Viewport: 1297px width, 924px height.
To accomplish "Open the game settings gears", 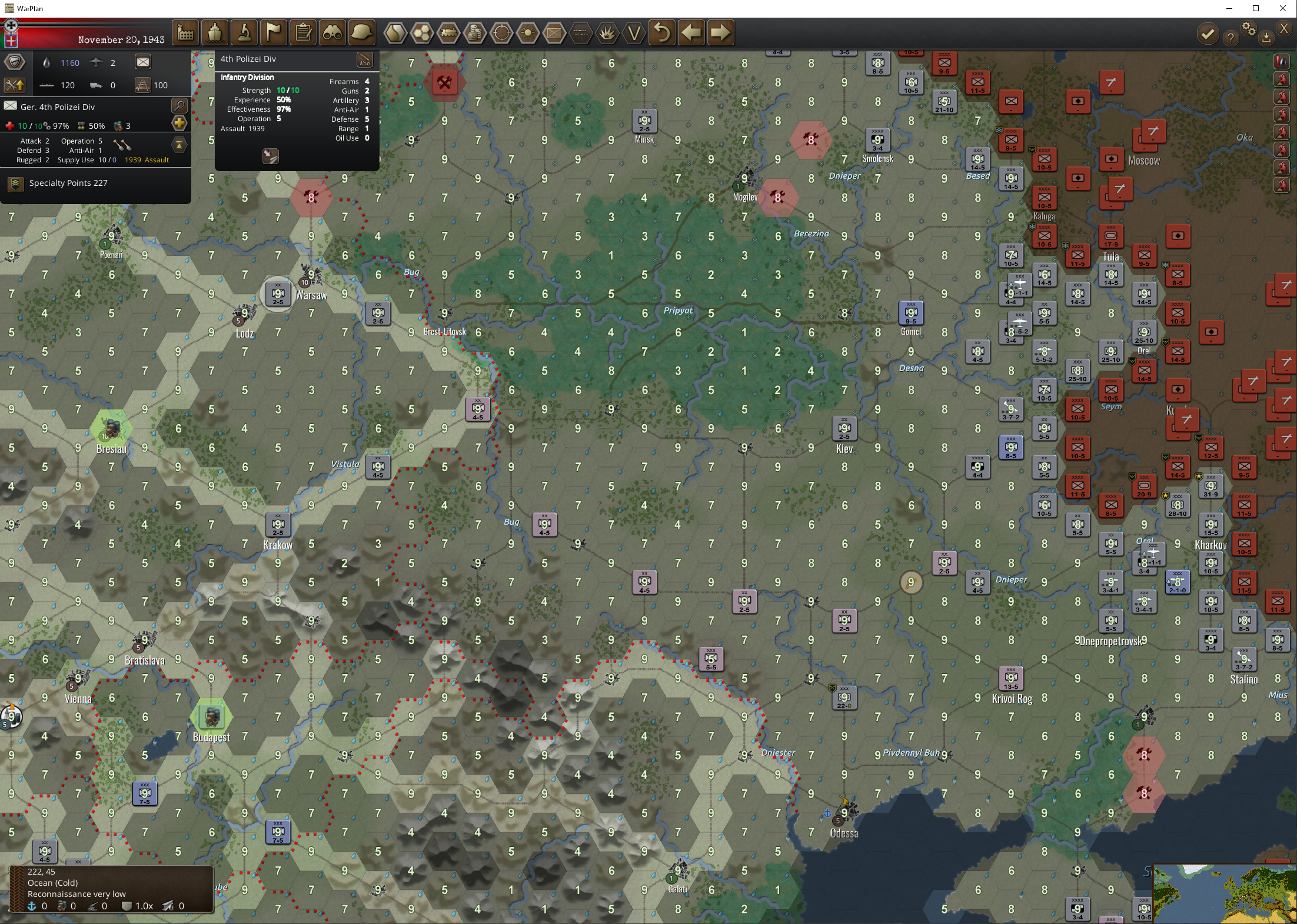I will click(1250, 31).
